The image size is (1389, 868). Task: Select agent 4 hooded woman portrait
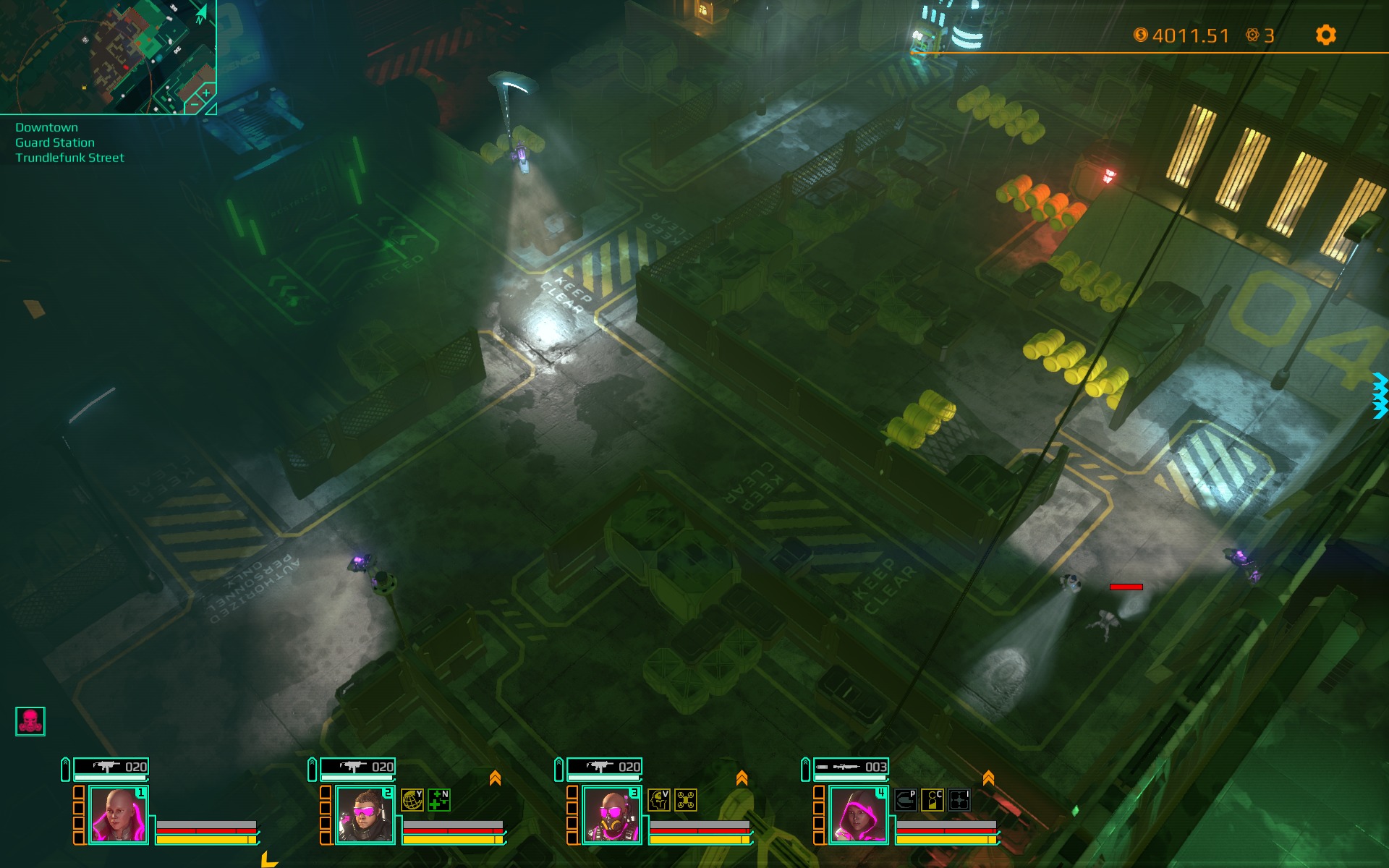coord(858,815)
